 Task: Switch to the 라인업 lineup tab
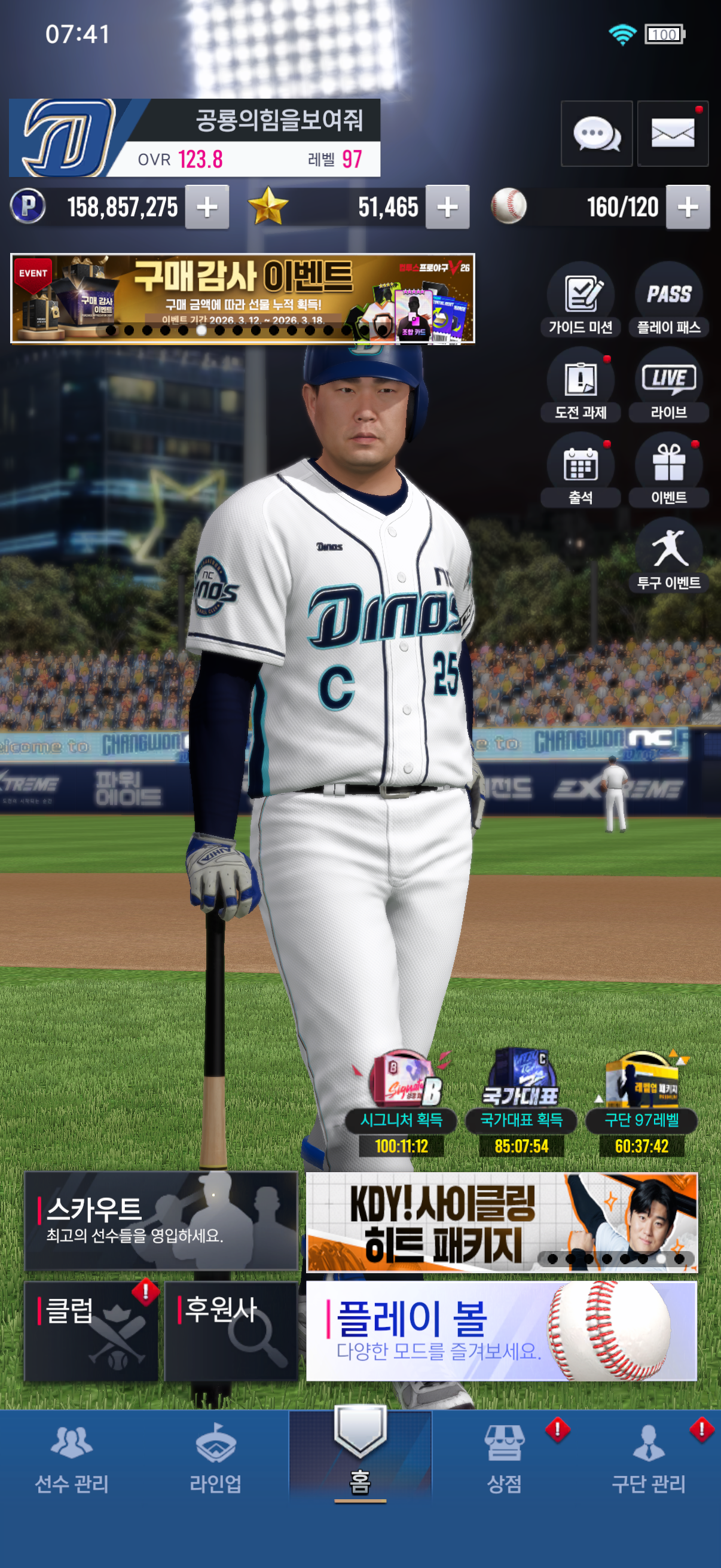215,1461
